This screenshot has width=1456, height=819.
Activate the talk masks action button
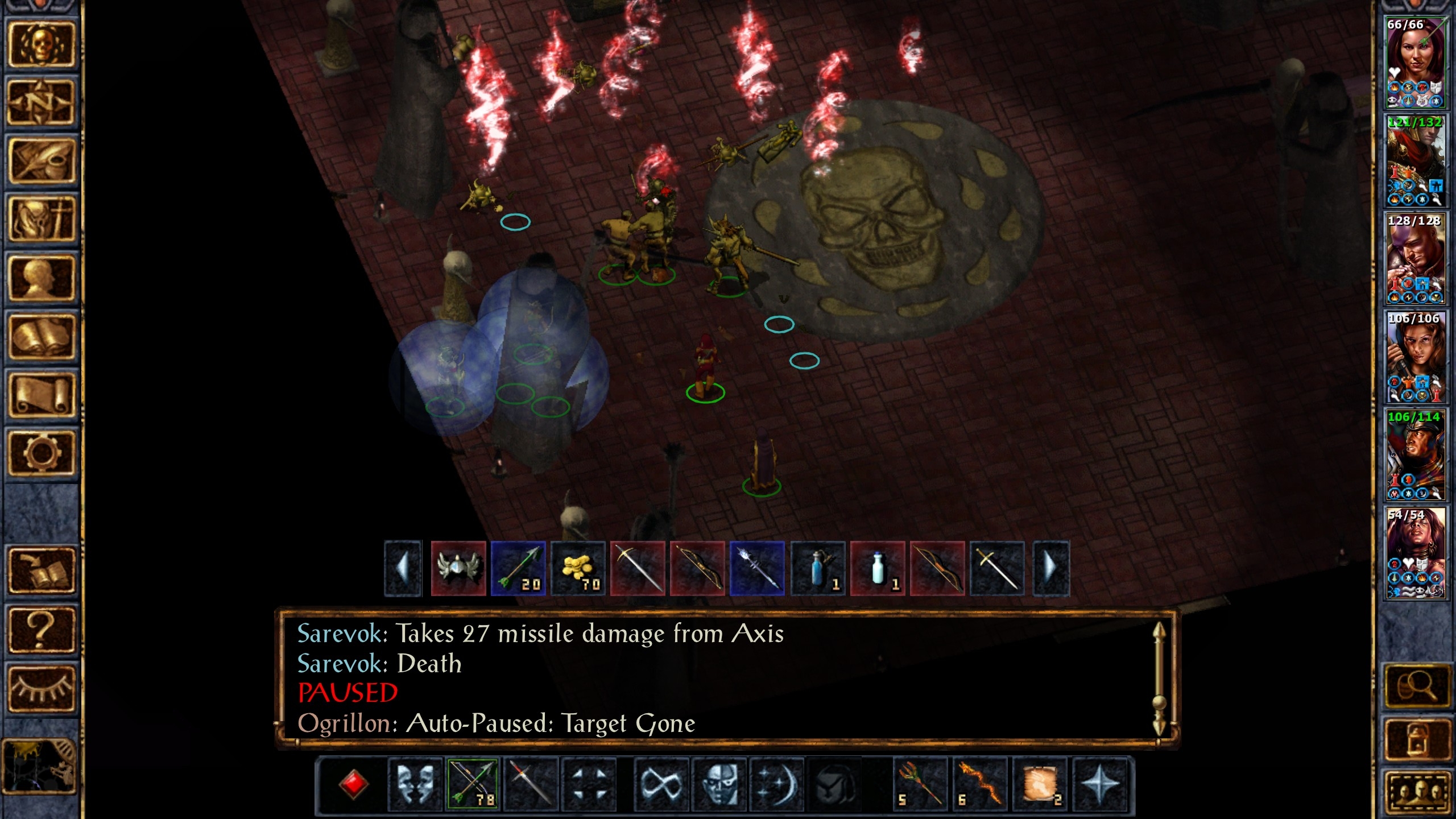(415, 784)
